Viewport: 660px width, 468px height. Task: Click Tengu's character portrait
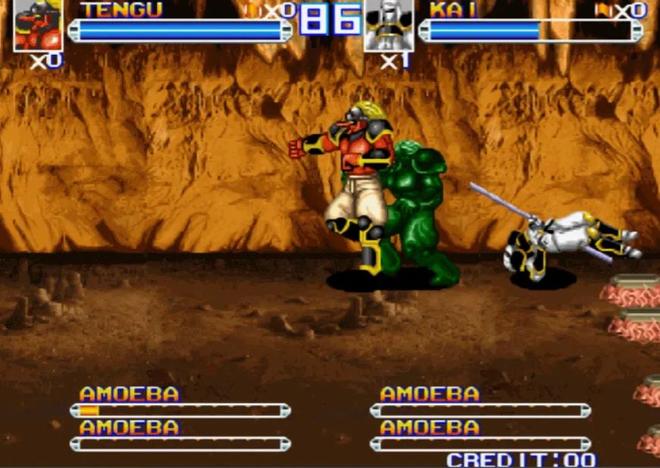click(x=38, y=25)
